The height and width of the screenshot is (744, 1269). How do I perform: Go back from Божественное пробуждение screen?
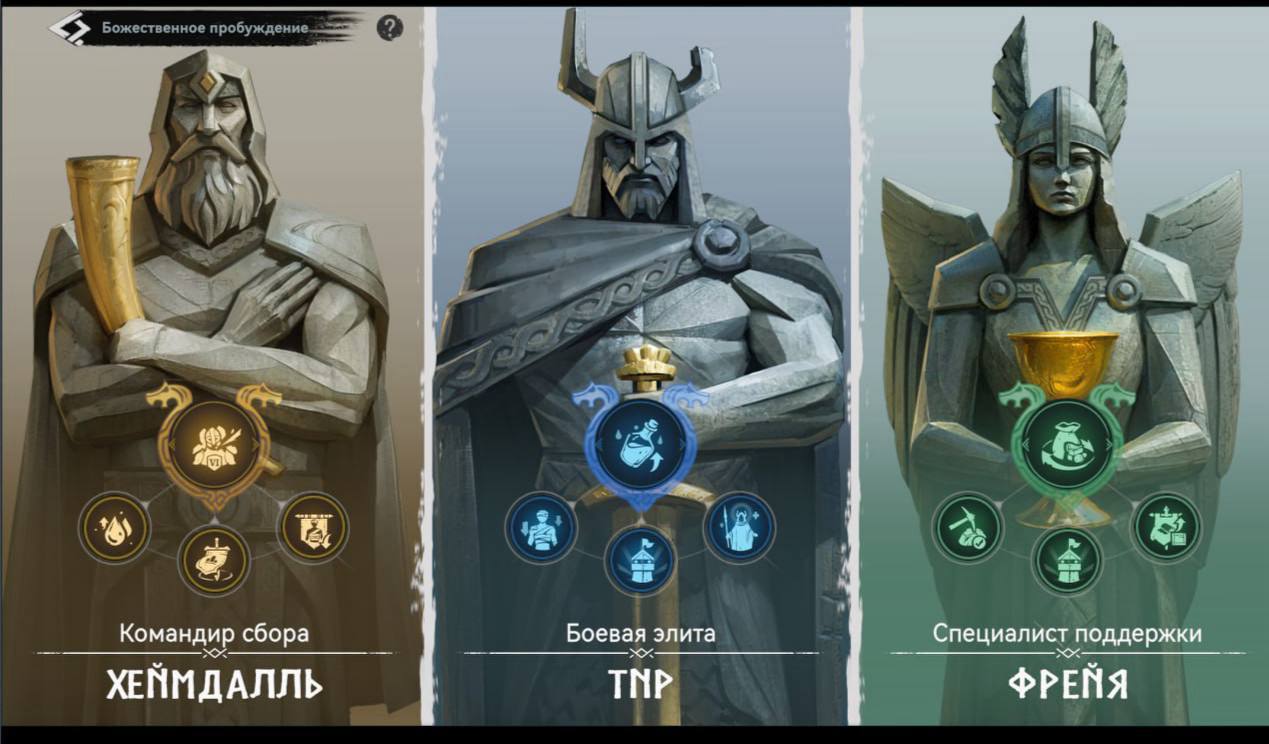coord(69,28)
